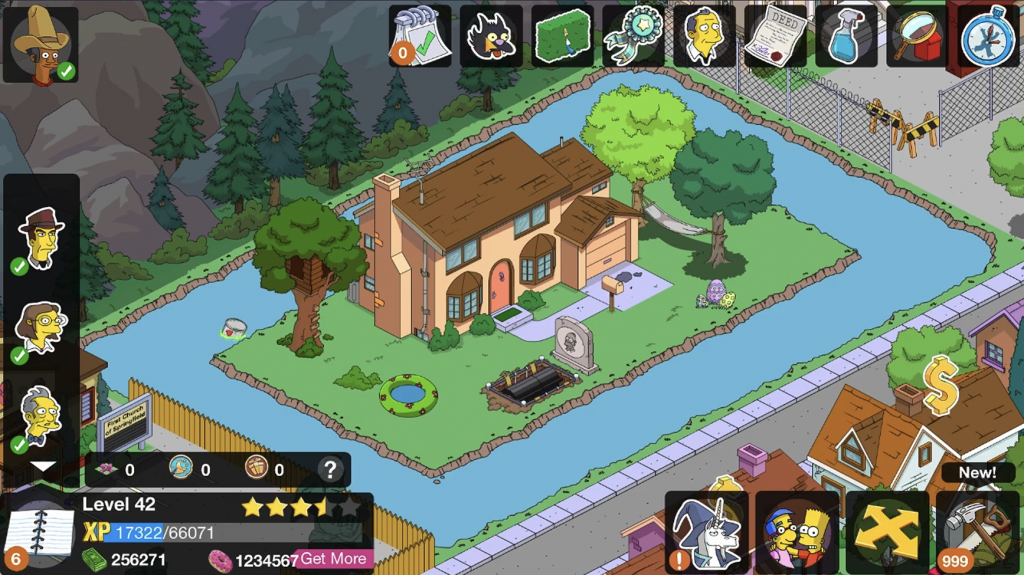
Task: Tap the black dog icon
Action: coord(491,37)
